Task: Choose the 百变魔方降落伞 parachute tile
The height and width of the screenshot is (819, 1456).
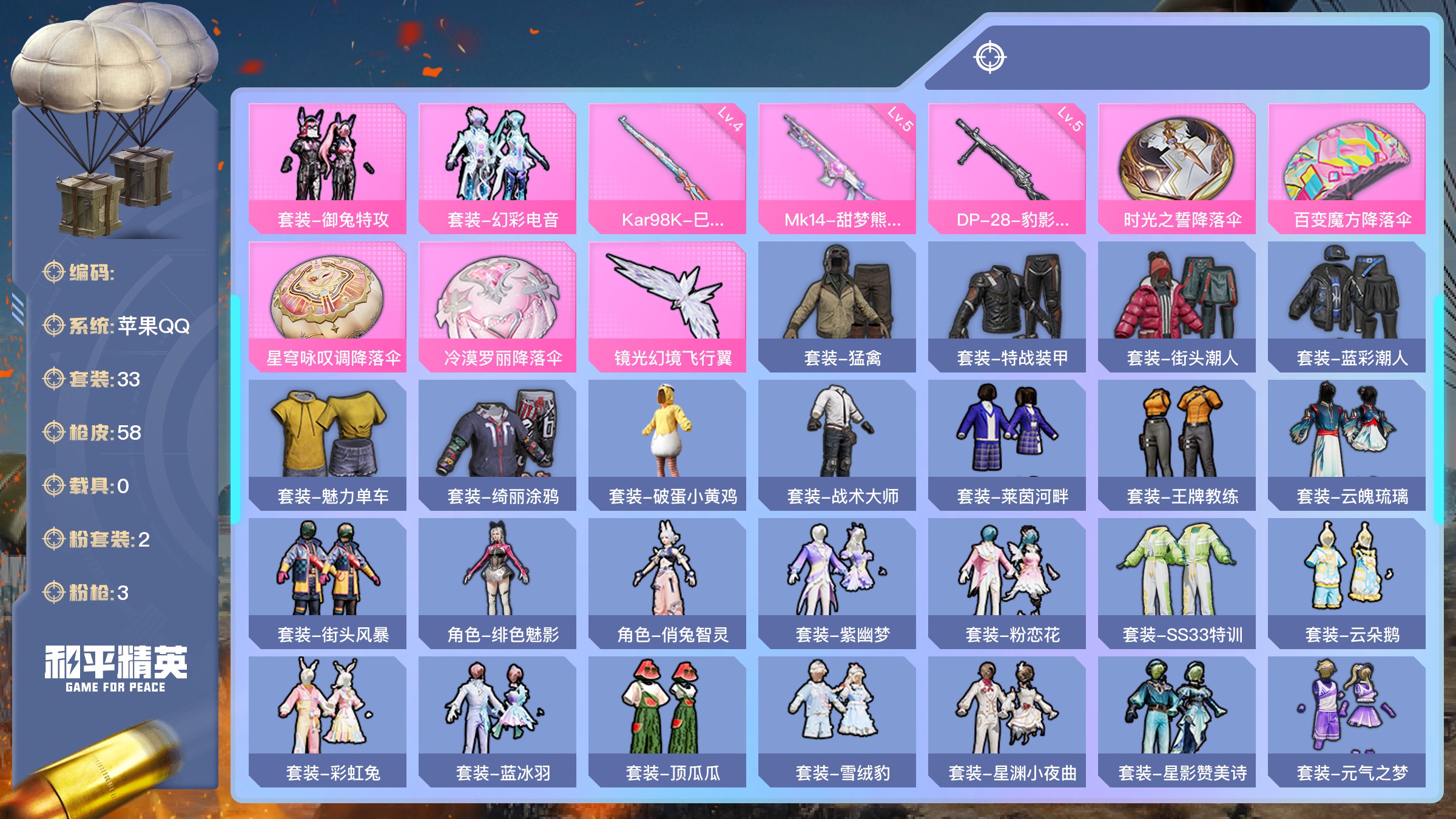Action: pyautogui.click(x=1347, y=168)
